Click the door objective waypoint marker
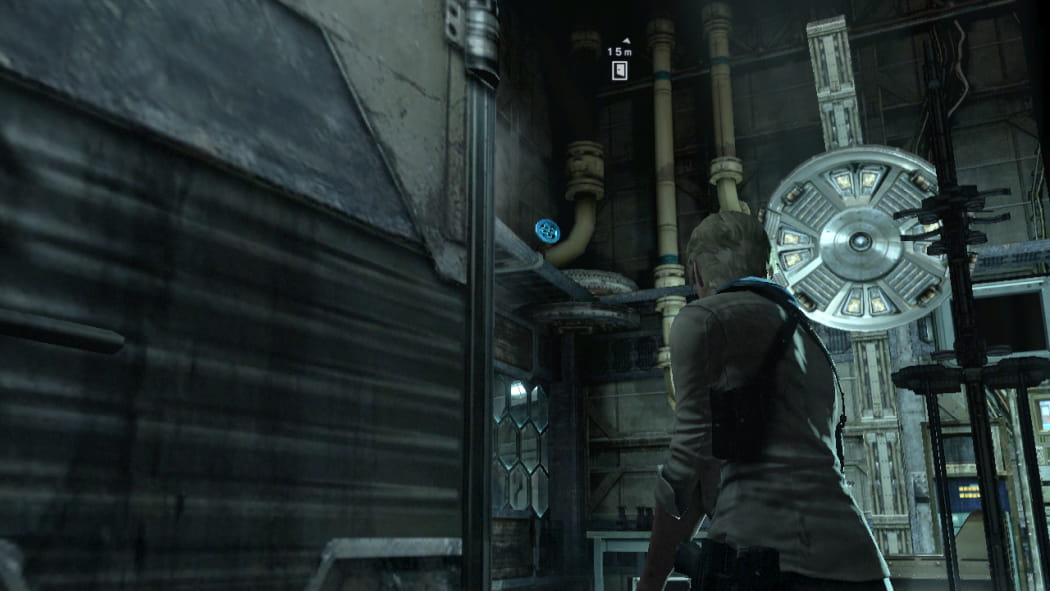Screen dimensions: 1050x591 [x=620, y=71]
